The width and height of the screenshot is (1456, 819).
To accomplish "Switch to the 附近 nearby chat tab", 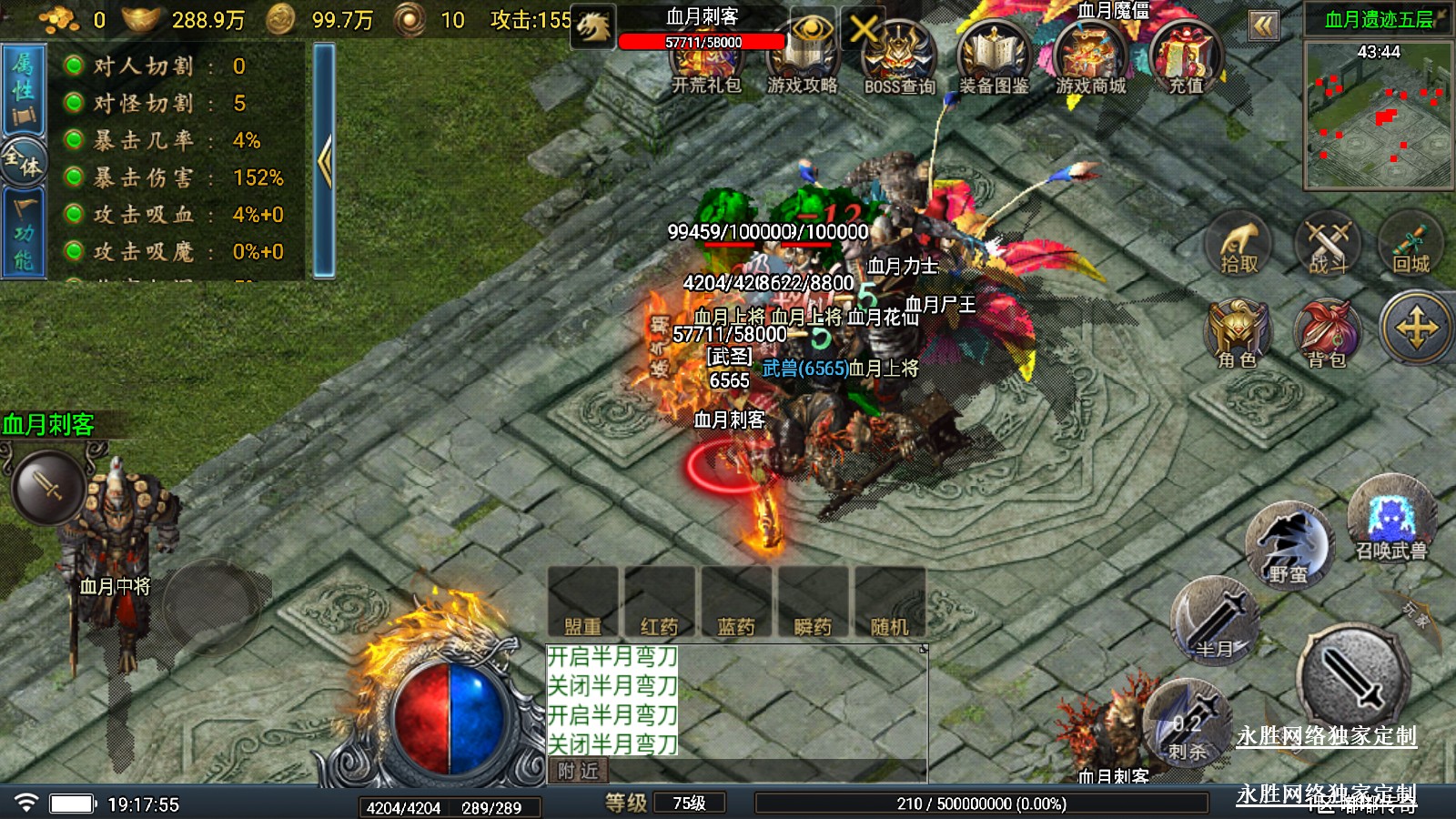I will (x=579, y=771).
